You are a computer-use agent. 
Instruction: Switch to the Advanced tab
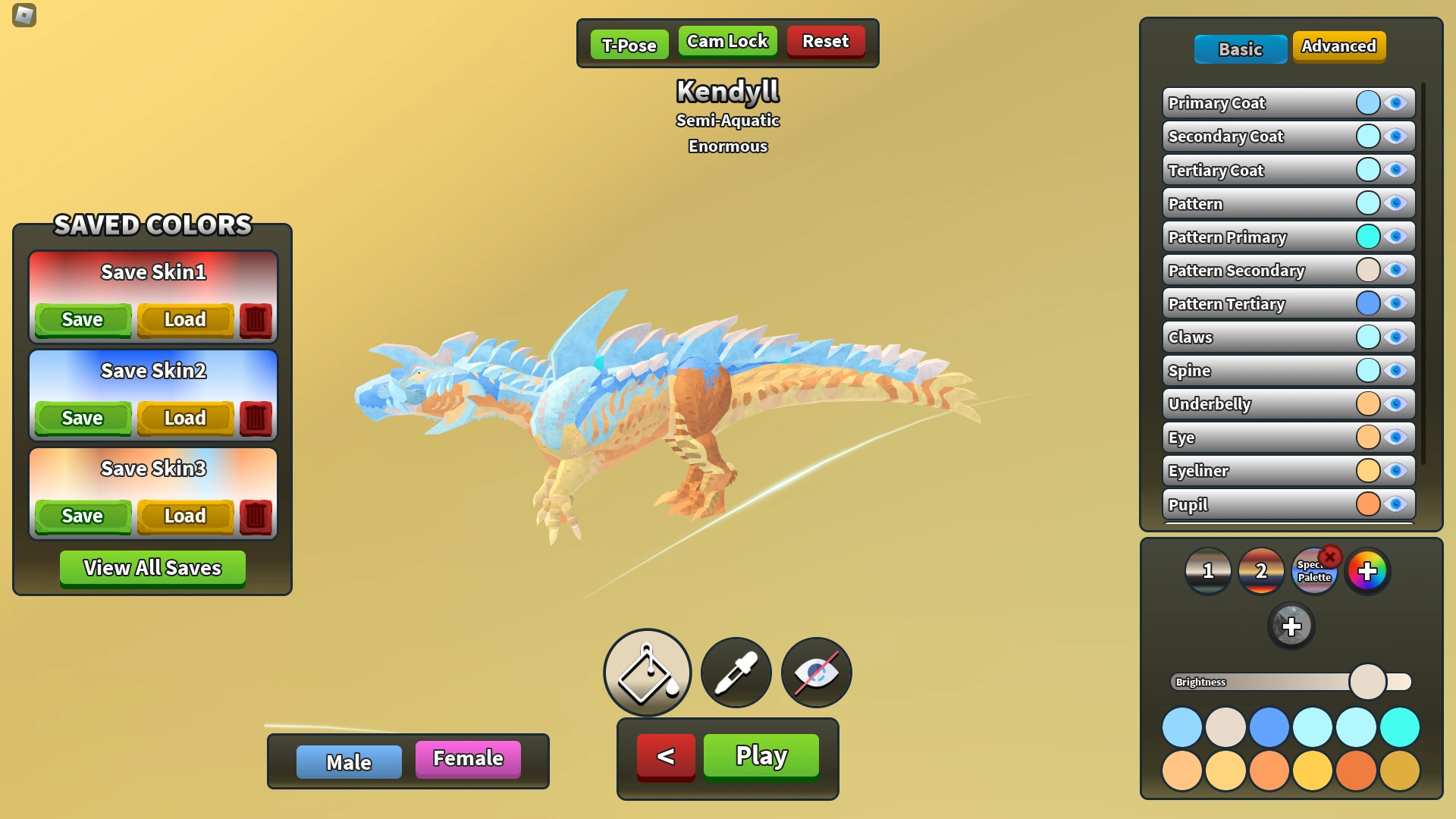point(1338,46)
